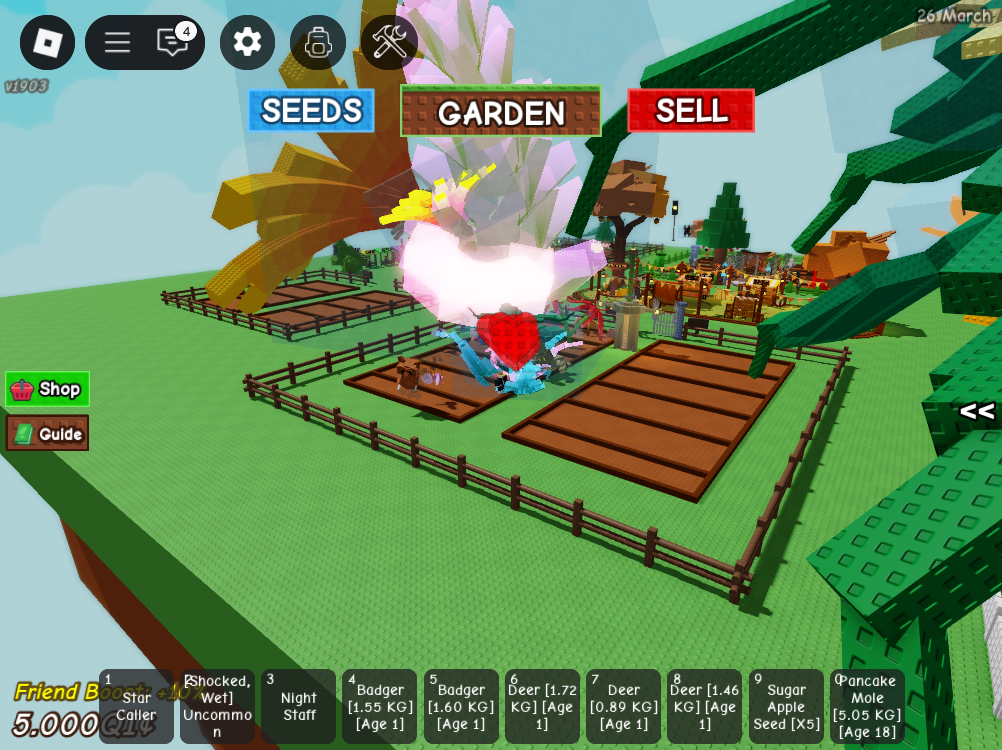
Task: Go to the SELL stand
Action: click(x=690, y=110)
